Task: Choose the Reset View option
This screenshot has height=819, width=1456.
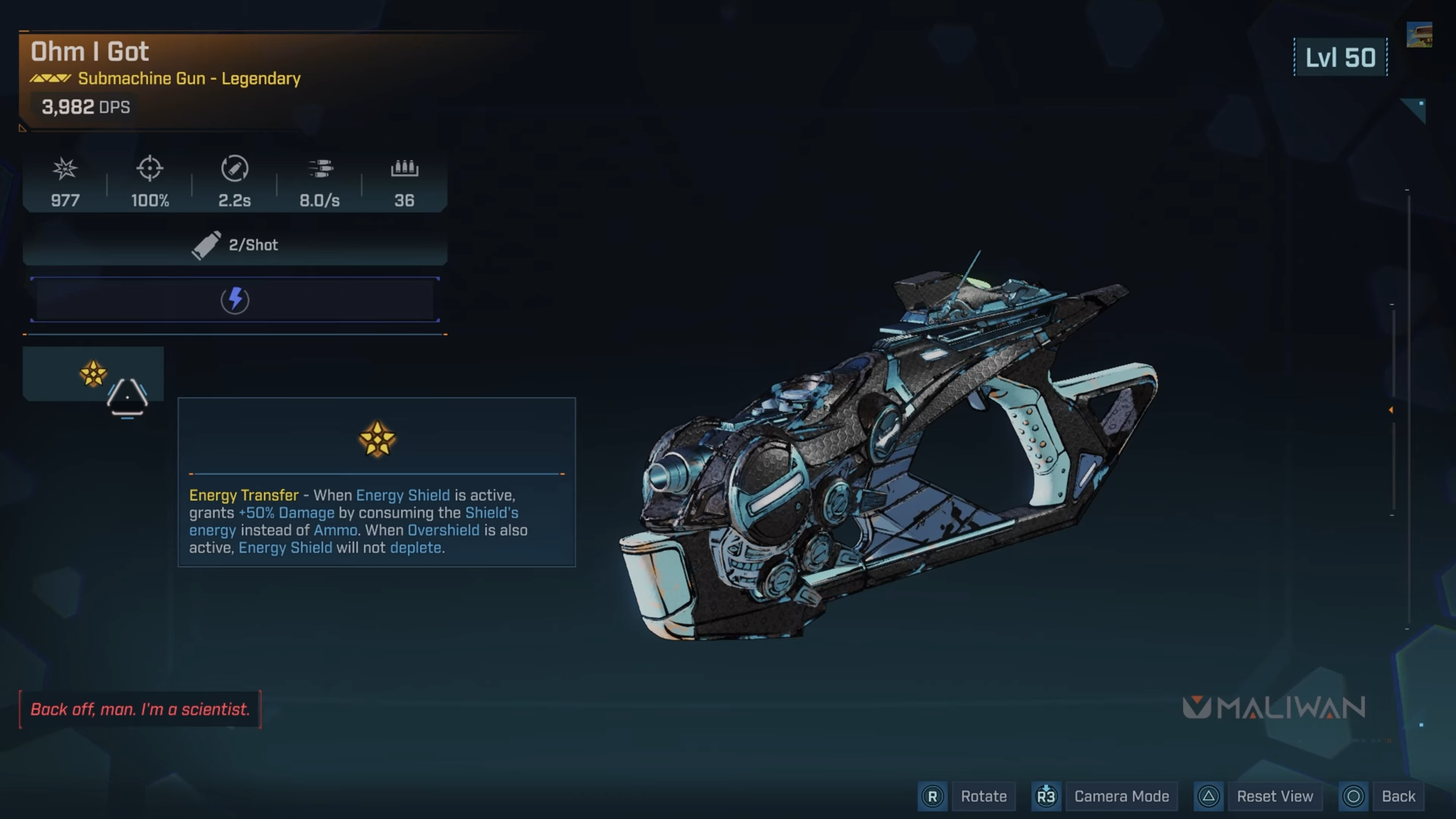Action: pyautogui.click(x=1274, y=796)
